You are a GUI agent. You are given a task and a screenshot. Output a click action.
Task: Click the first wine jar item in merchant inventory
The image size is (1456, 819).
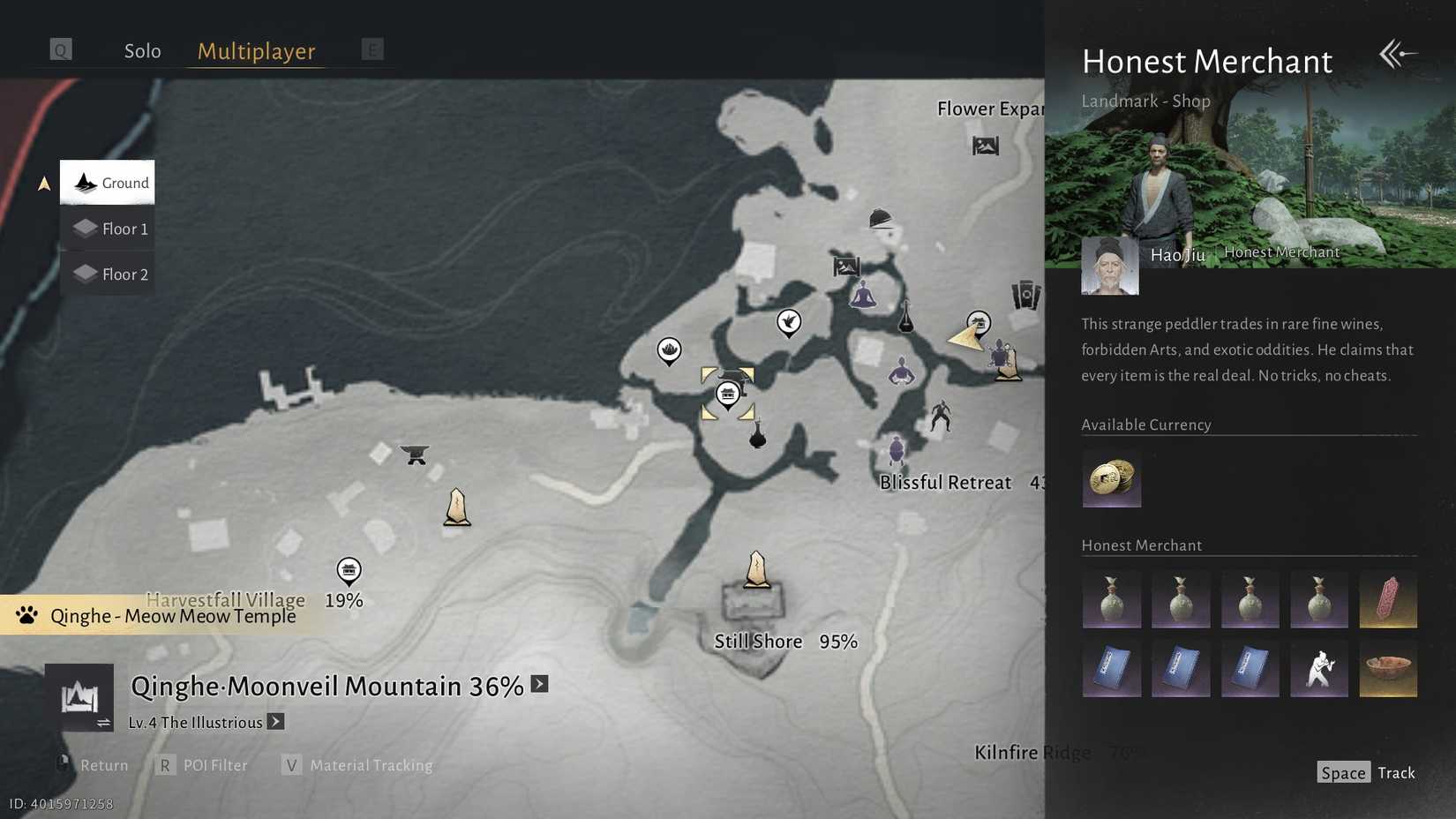coord(1111,599)
